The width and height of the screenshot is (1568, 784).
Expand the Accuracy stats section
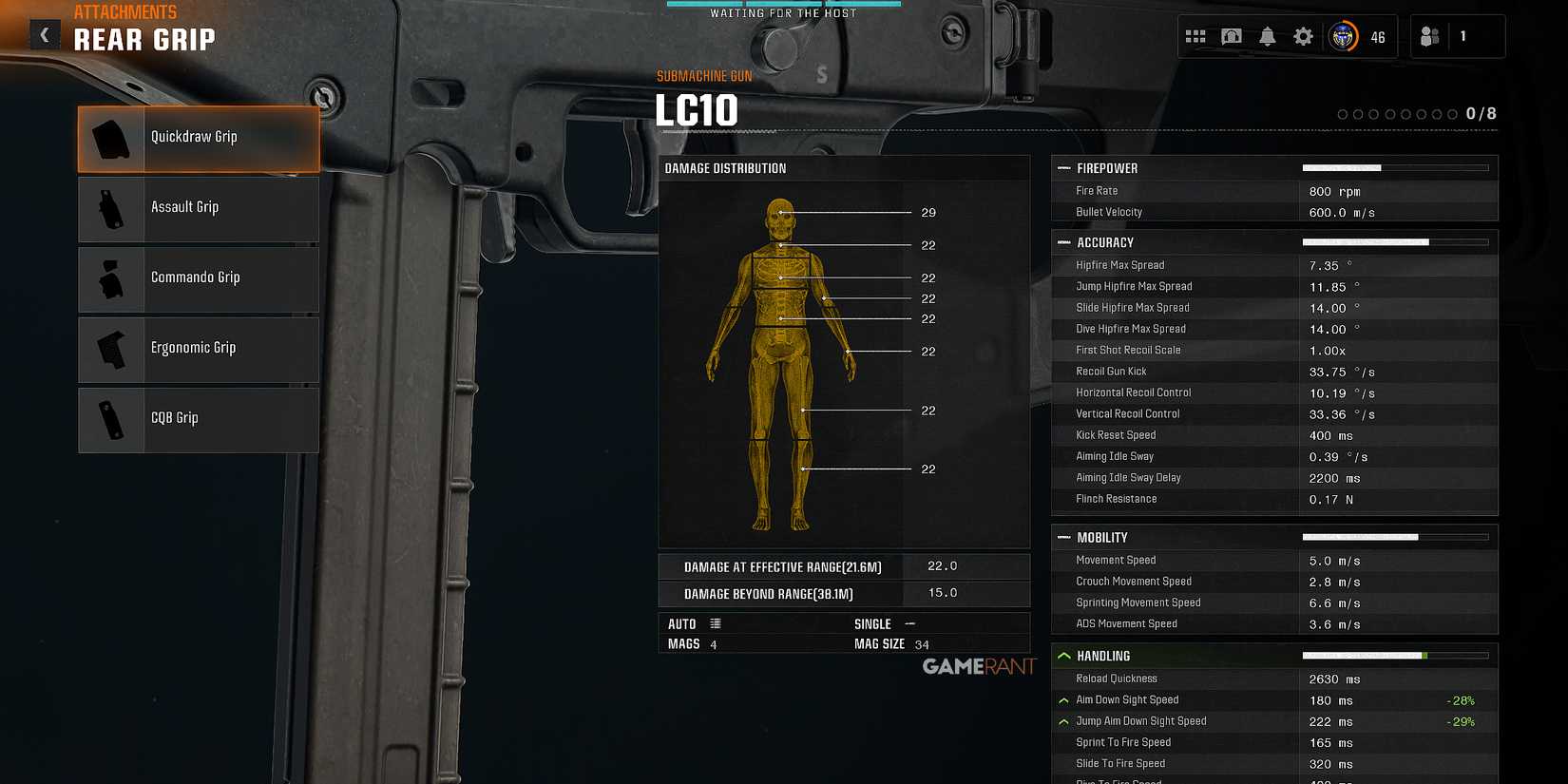click(1063, 242)
